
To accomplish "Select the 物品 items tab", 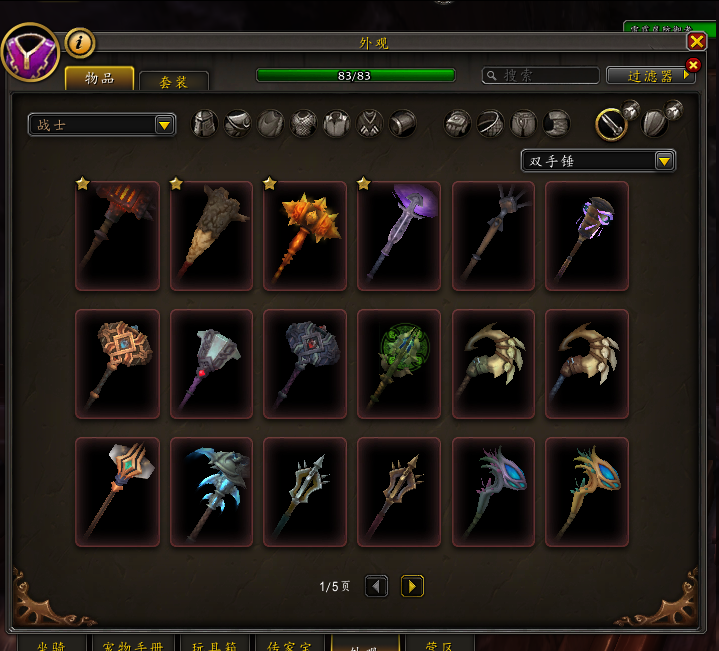I will click(x=99, y=79).
